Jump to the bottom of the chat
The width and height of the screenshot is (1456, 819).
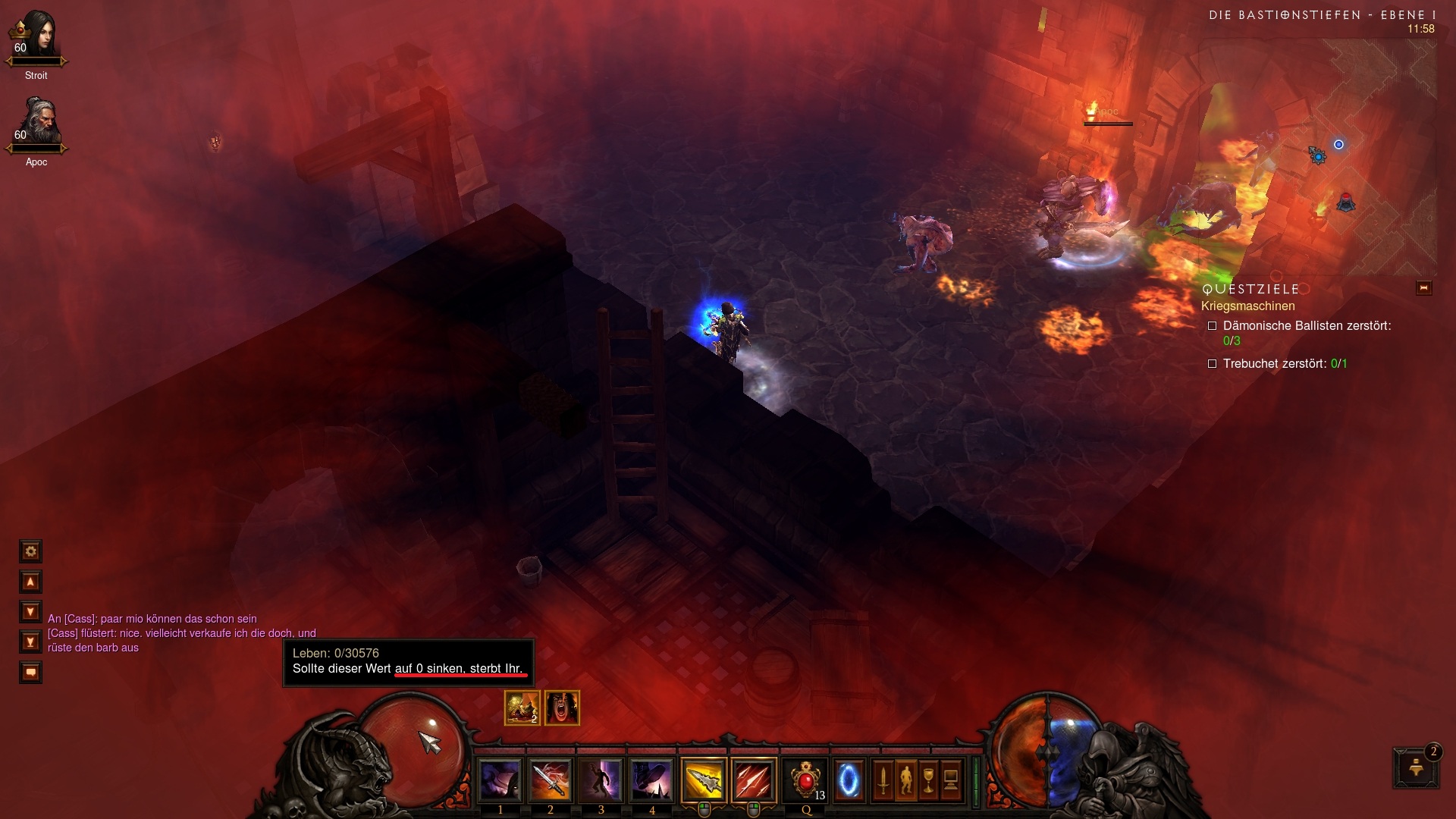(x=30, y=642)
